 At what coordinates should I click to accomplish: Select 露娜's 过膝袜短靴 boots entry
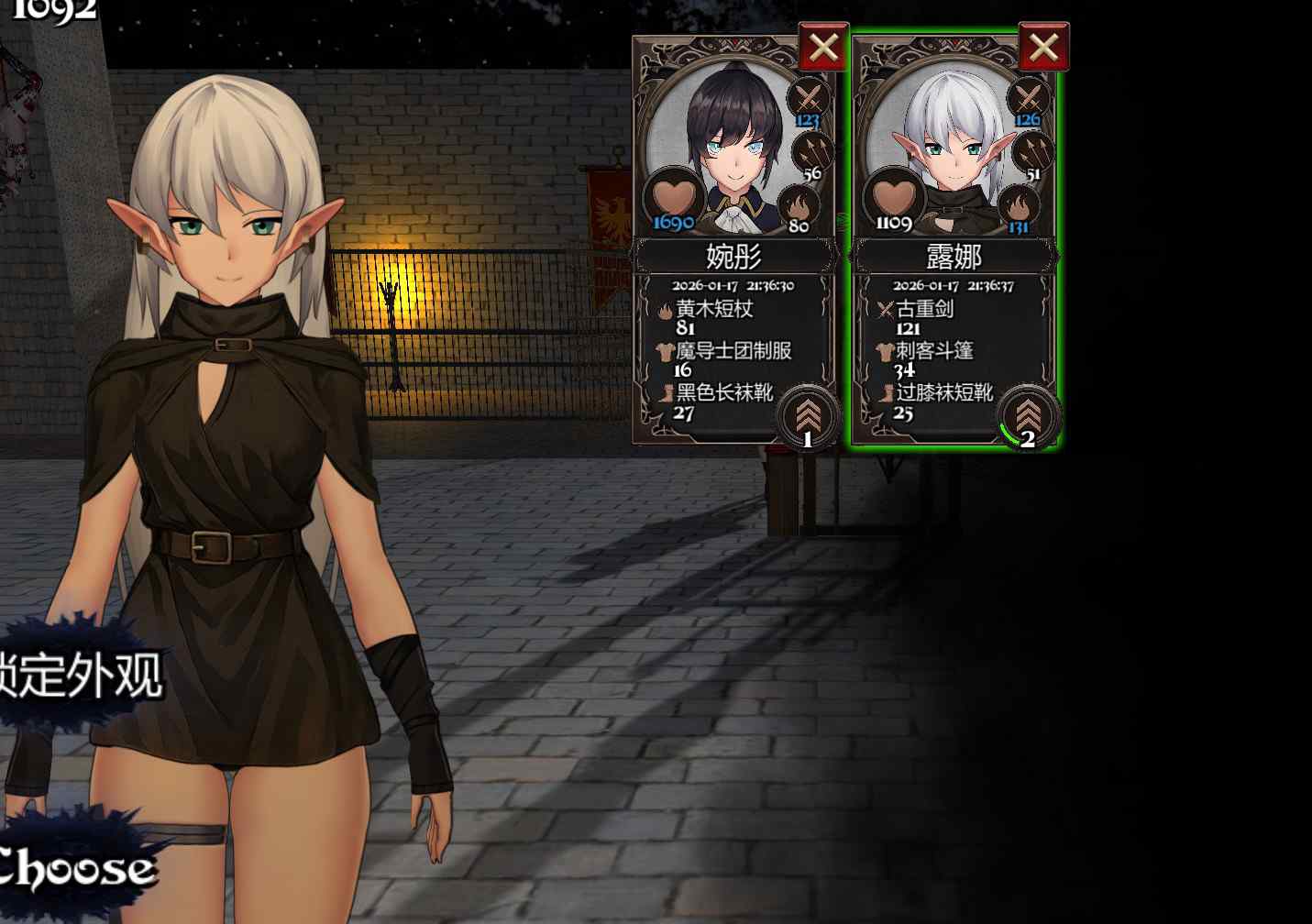coord(943,393)
